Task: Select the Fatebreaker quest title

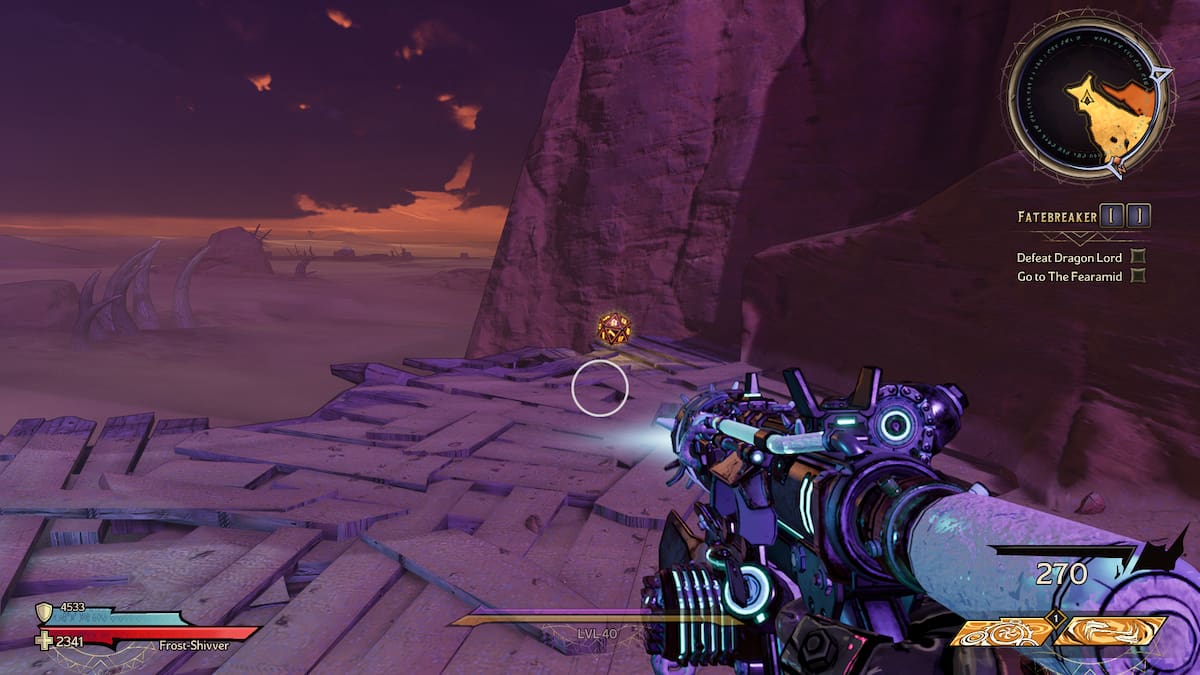Action: point(1055,216)
